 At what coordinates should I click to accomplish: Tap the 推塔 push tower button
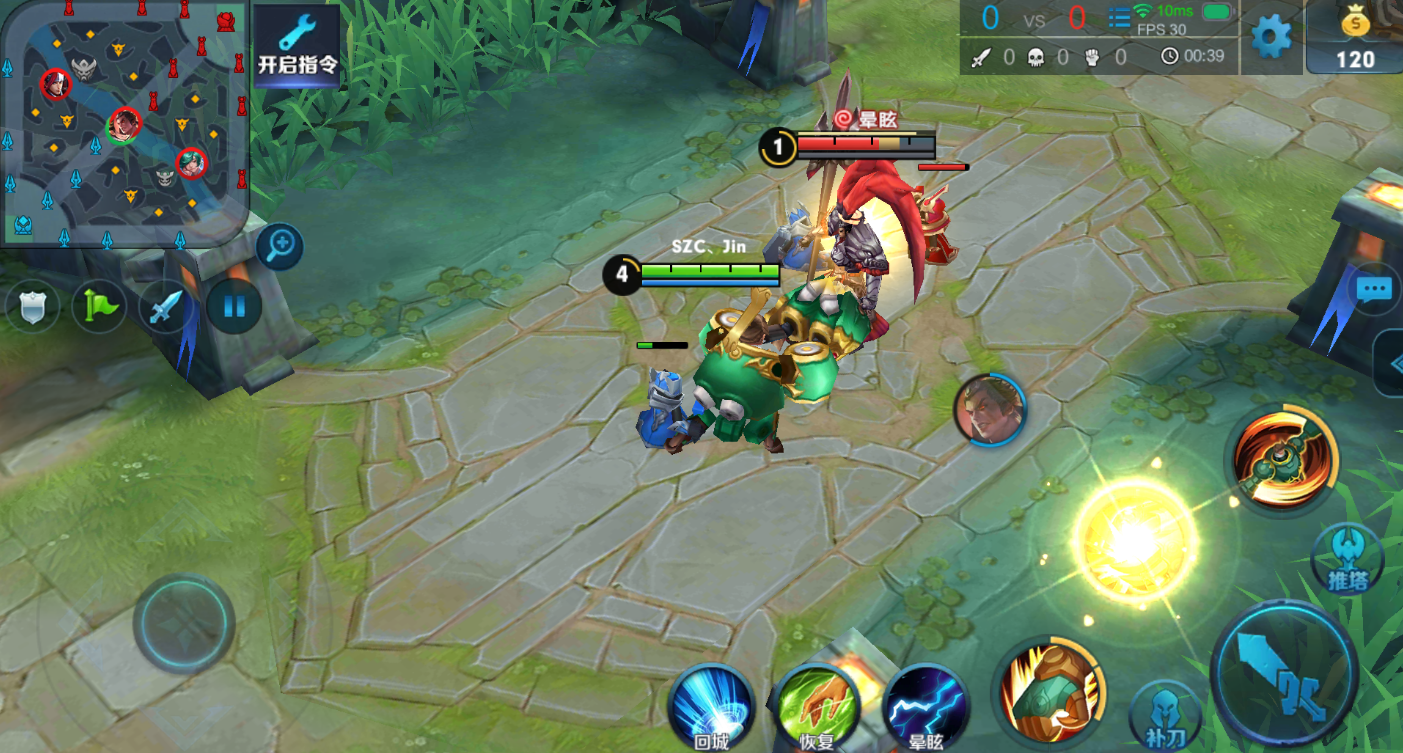(x=1346, y=558)
